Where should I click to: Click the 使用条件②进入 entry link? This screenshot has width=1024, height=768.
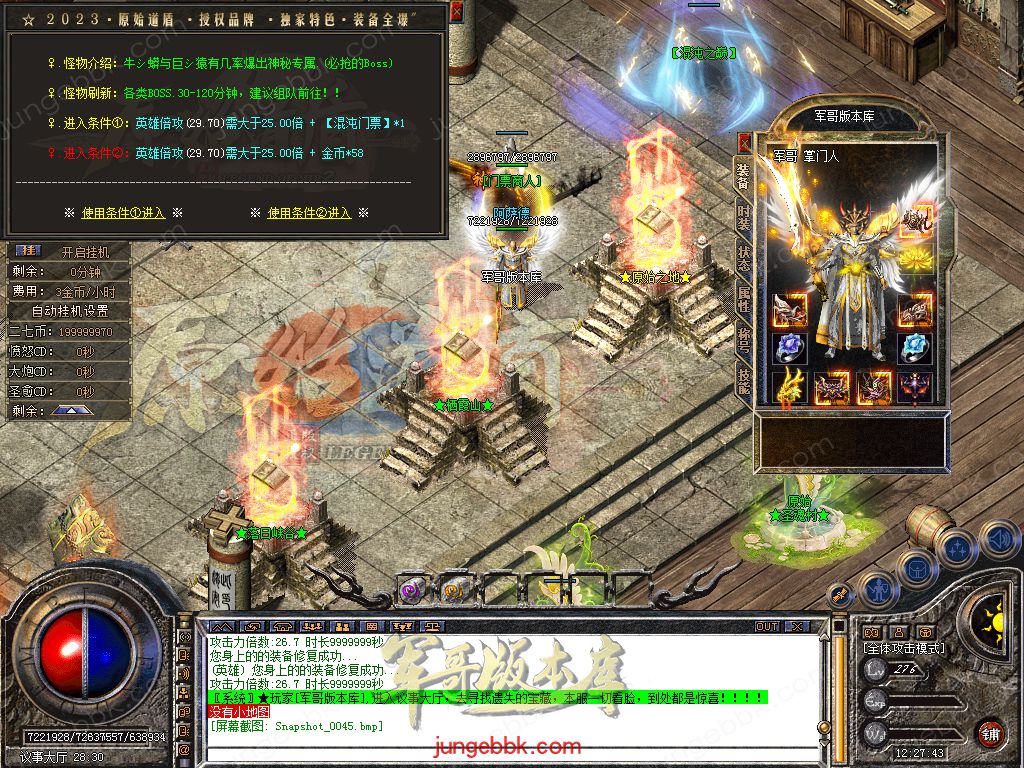click(x=309, y=213)
